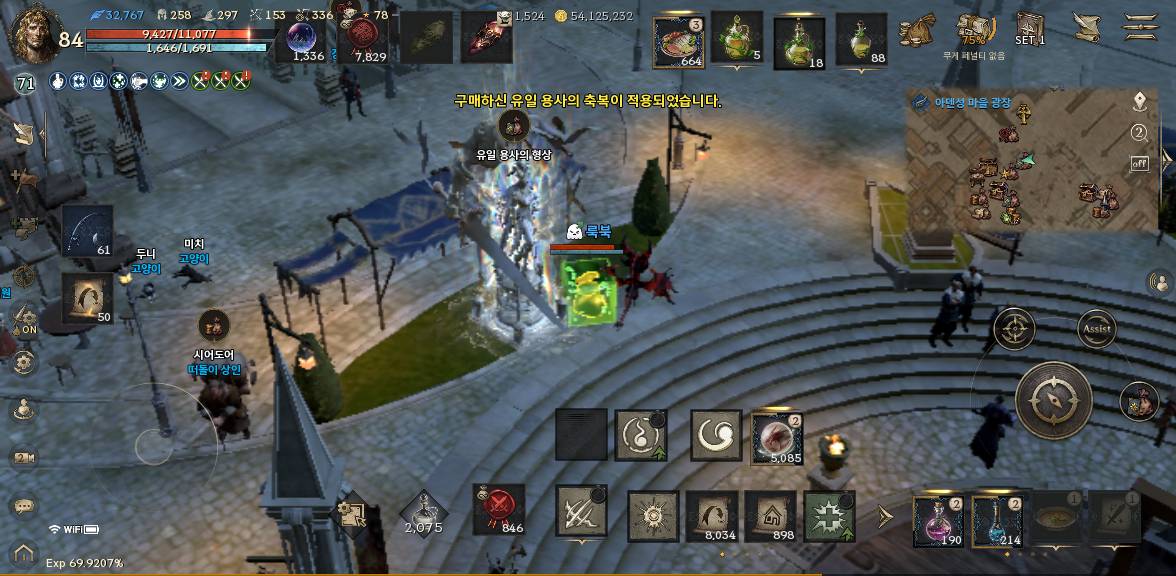Image resolution: width=1176 pixels, height=576 pixels.
Task: Use the house return scroll (898)
Action: pyautogui.click(x=770, y=516)
